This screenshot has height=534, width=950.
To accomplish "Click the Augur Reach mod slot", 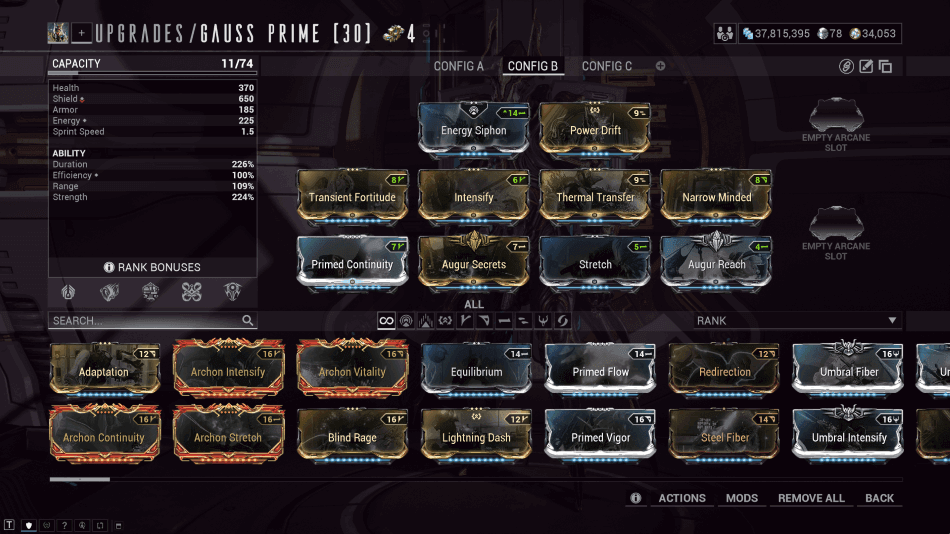I will pos(716,263).
